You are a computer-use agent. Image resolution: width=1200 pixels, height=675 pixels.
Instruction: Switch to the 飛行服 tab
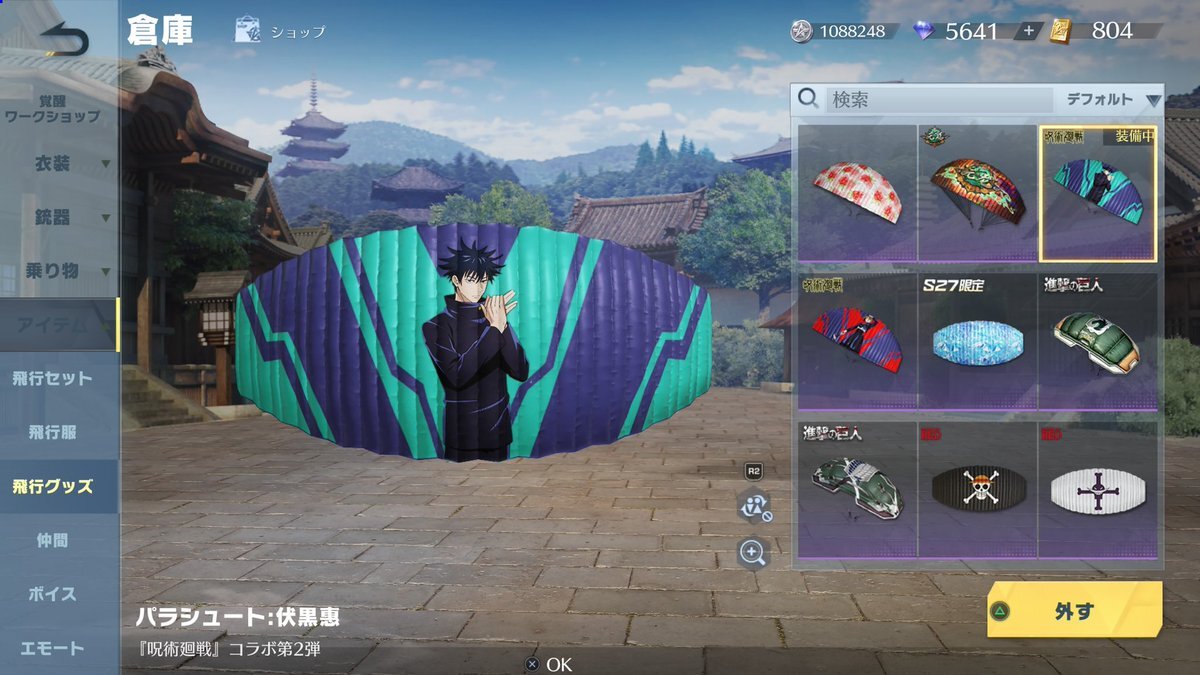click(x=52, y=433)
